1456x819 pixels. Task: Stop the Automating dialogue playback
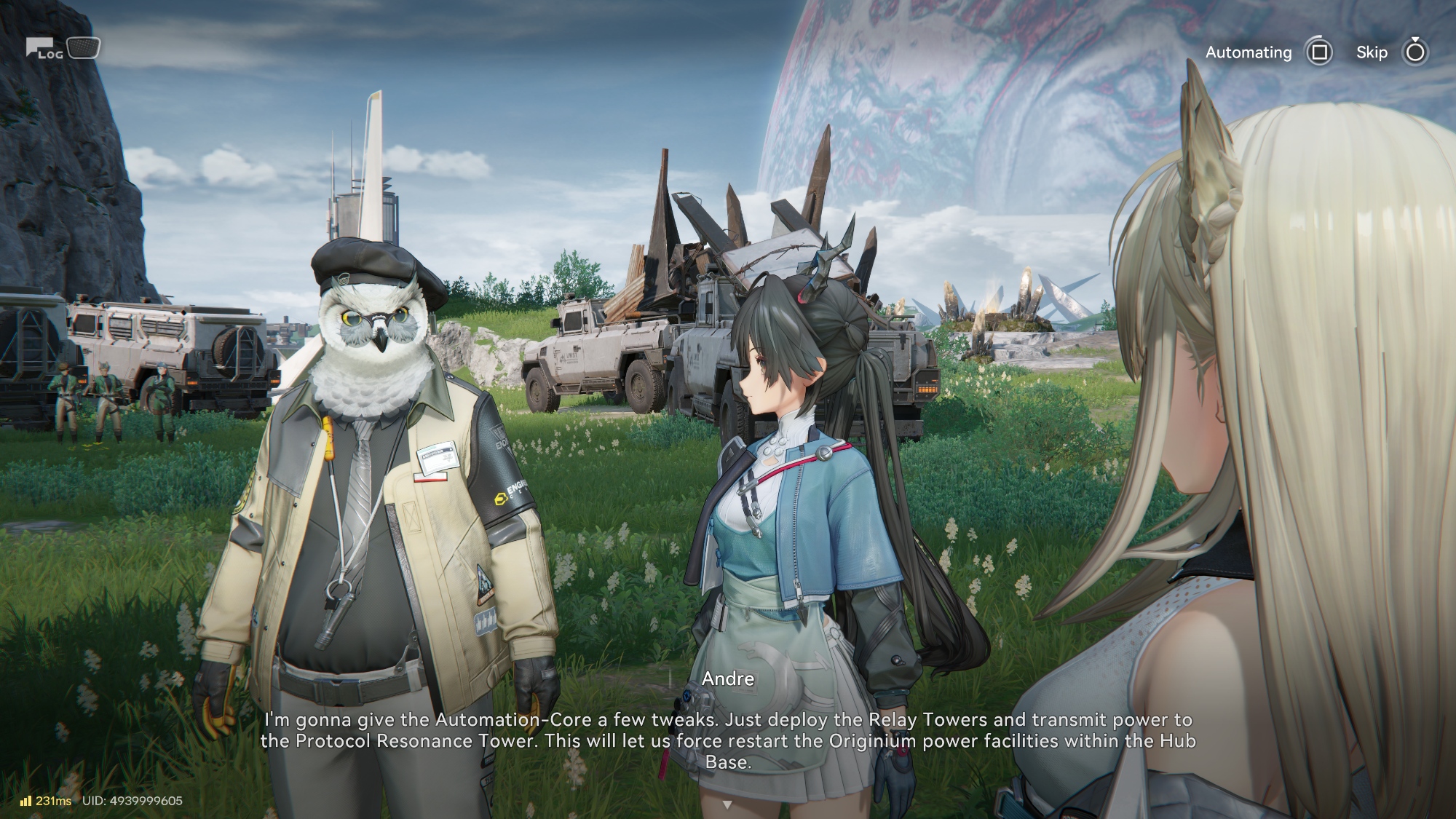tap(1318, 52)
